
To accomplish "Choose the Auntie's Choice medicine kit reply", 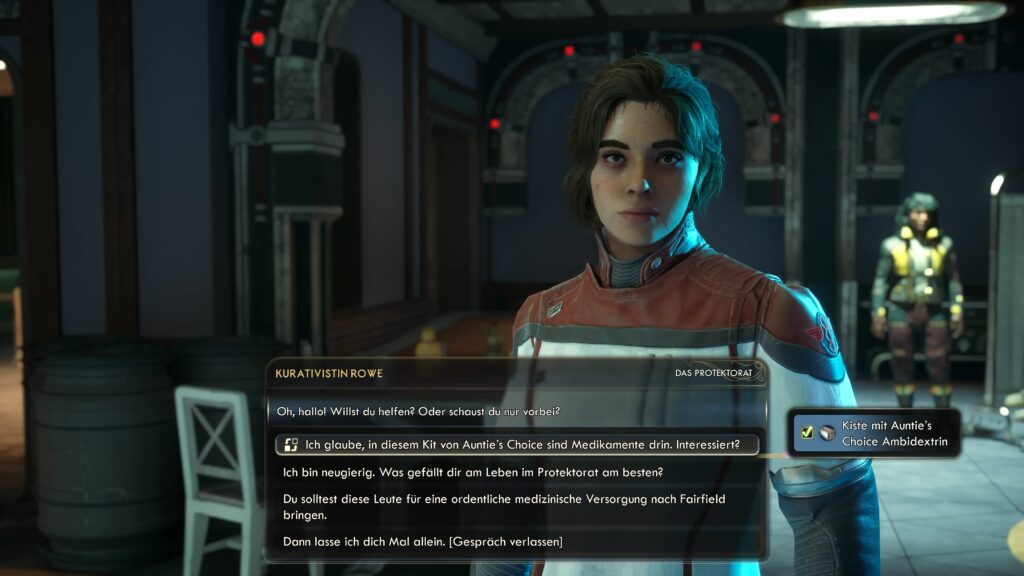I will [x=522, y=445].
